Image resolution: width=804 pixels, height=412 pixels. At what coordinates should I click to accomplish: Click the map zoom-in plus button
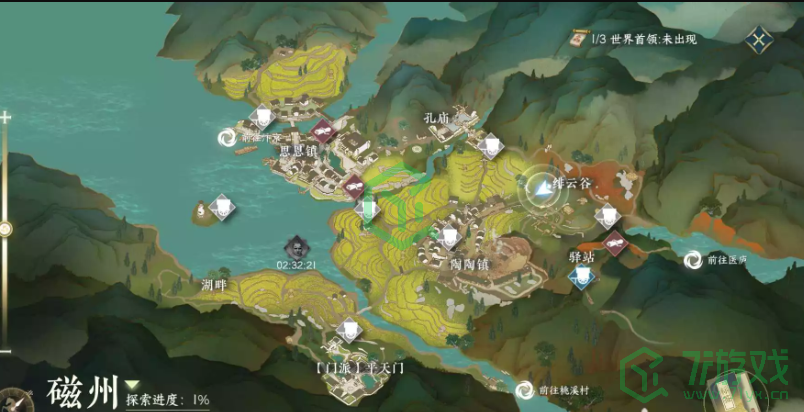[6, 117]
